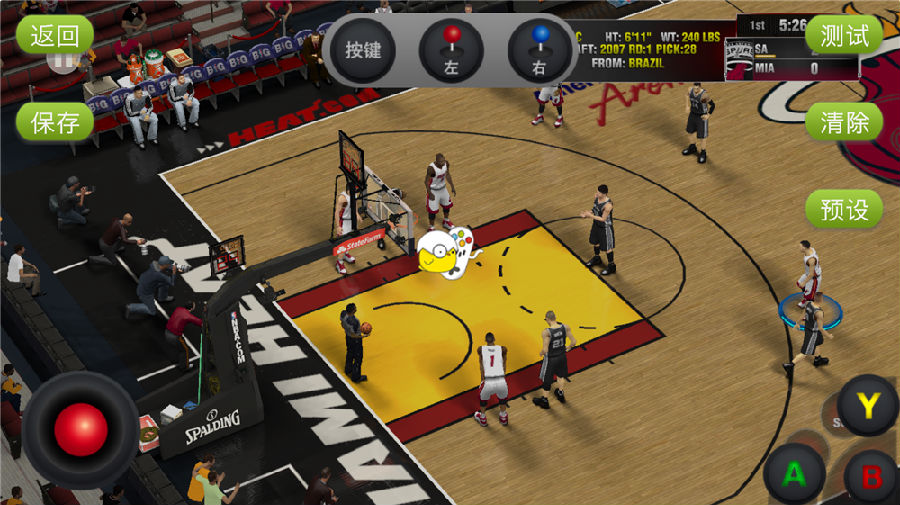Save the layout with the 保存 button
The width and height of the screenshot is (900, 505).
point(55,122)
